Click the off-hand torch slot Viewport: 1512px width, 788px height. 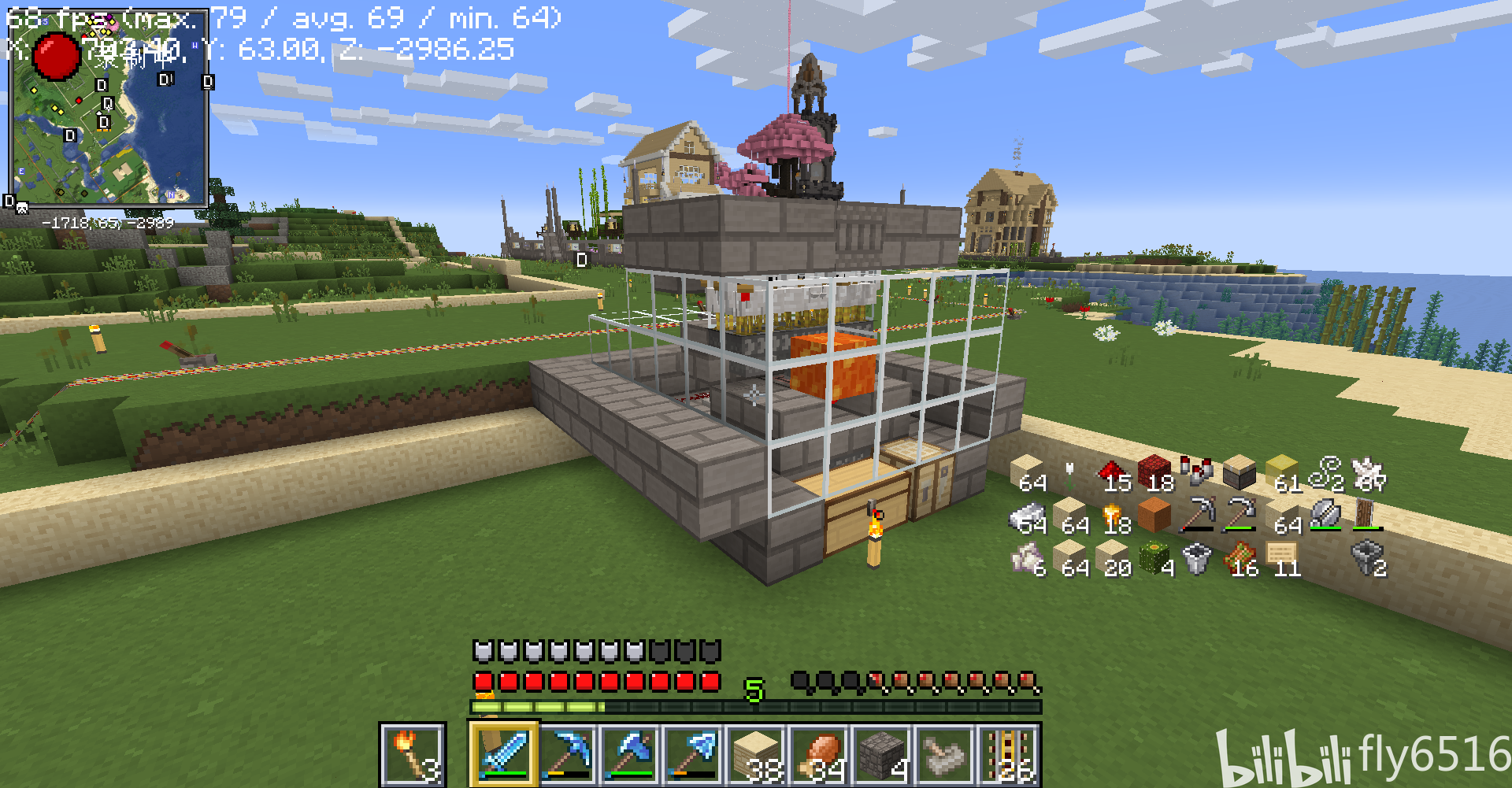click(412, 753)
